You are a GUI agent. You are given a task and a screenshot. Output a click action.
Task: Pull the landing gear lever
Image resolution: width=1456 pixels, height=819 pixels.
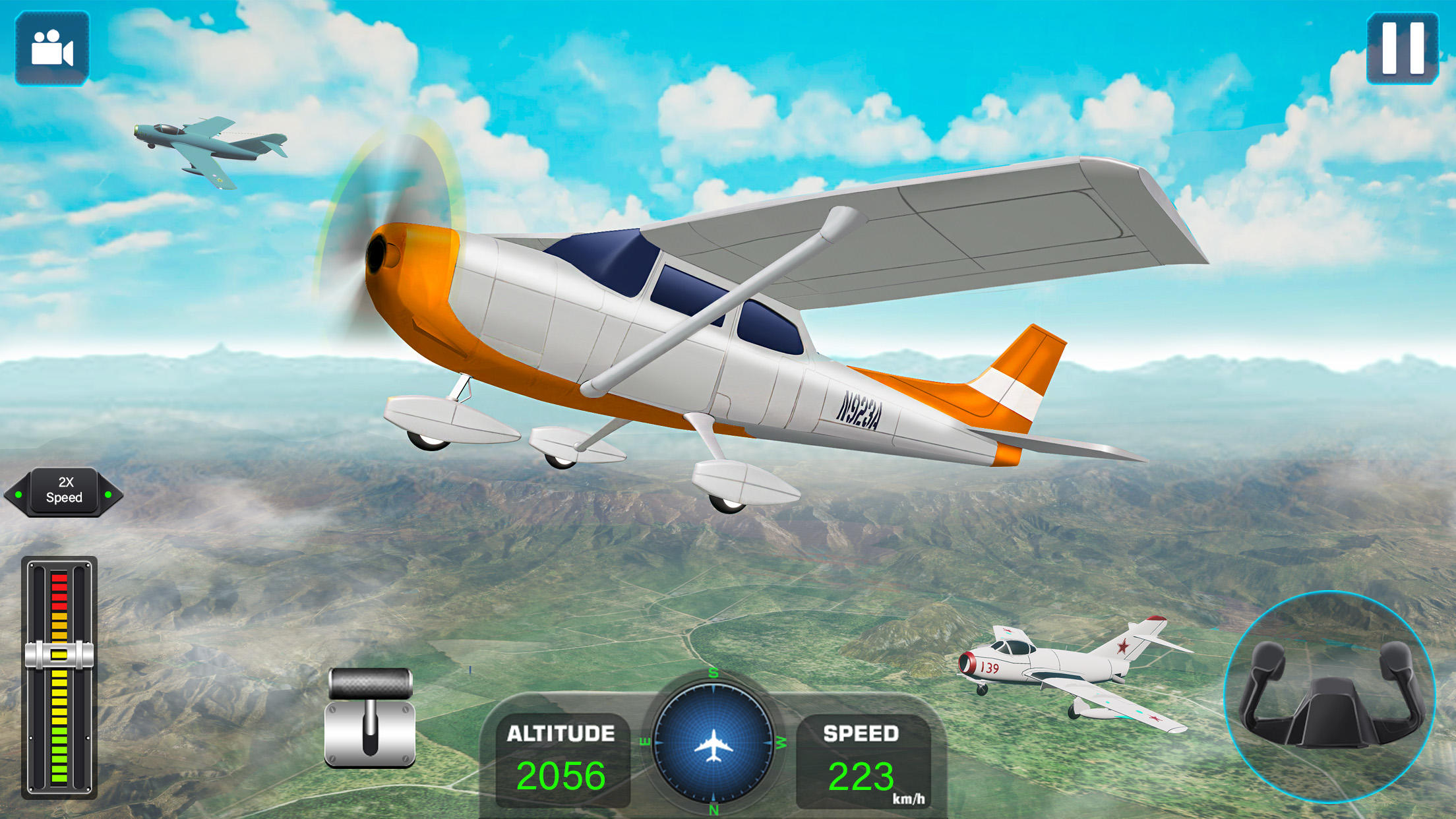click(x=371, y=717)
